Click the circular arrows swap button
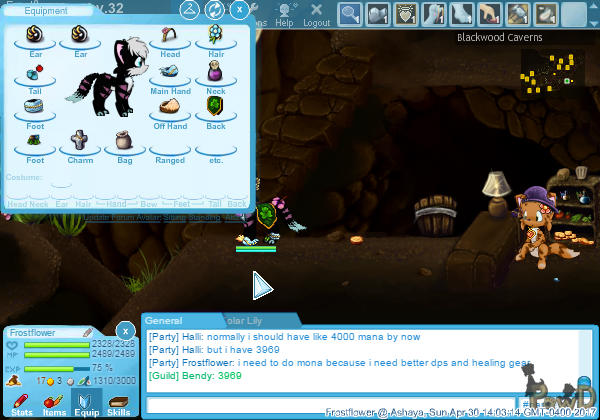This screenshot has width=600, height=420. [214, 10]
